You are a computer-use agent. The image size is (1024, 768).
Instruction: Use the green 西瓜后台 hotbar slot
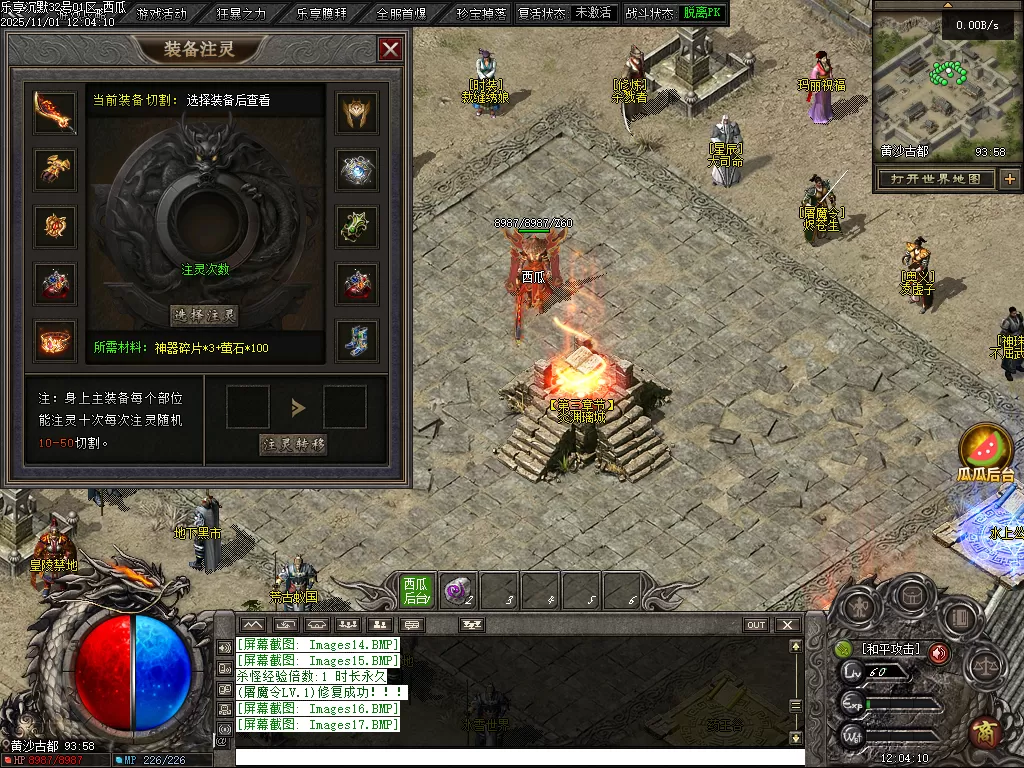point(416,591)
